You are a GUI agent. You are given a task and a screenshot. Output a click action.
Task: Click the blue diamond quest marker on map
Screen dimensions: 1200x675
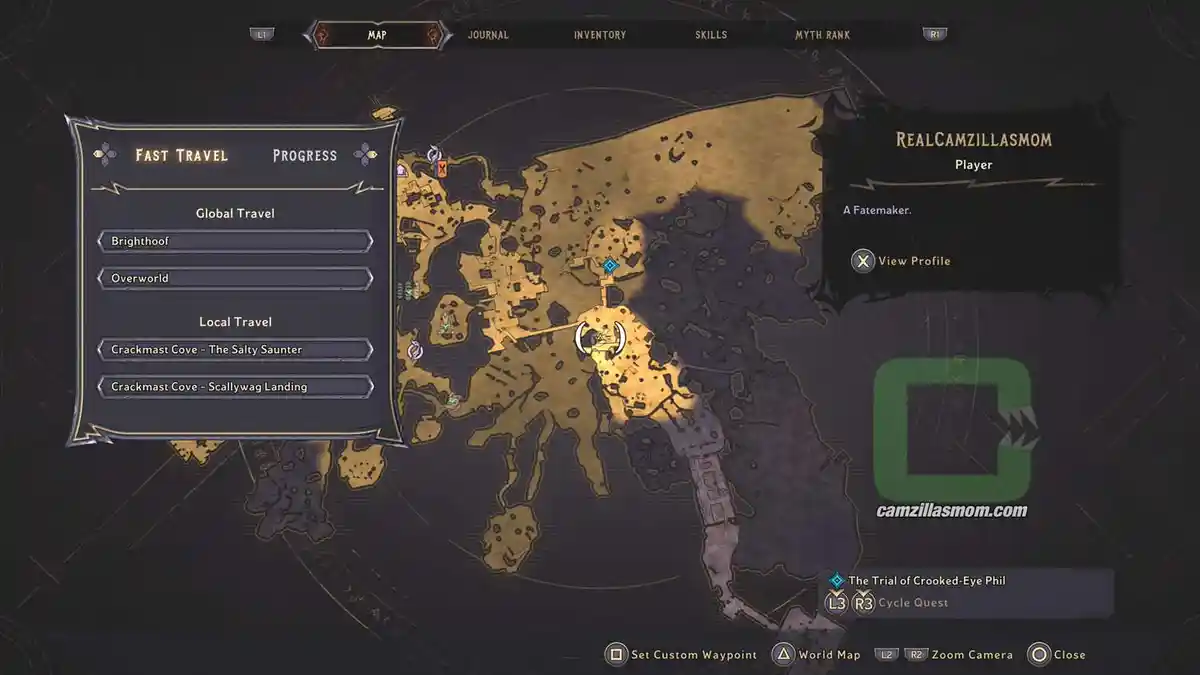pyautogui.click(x=609, y=265)
